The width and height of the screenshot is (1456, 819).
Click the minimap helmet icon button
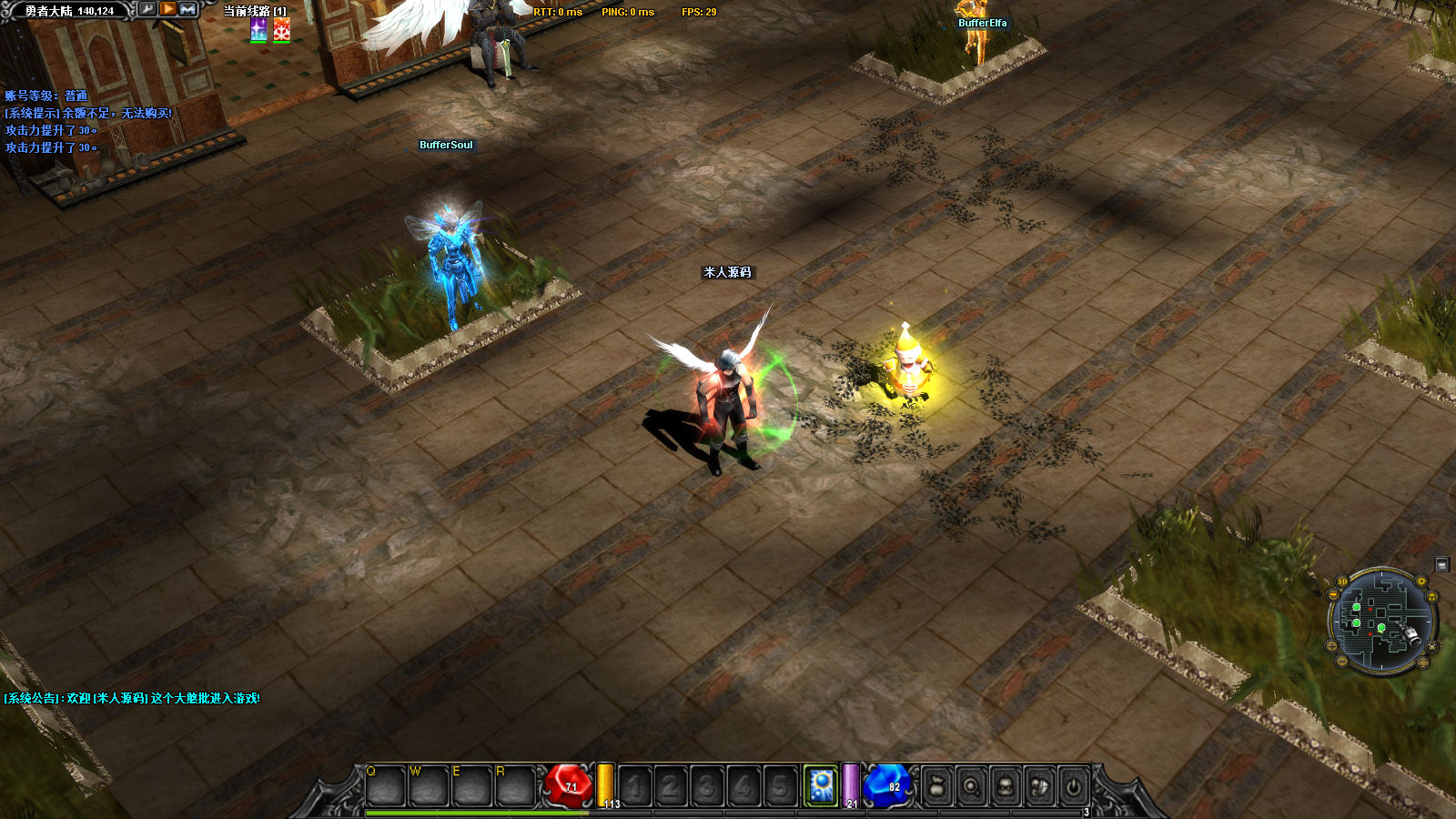1433,597
